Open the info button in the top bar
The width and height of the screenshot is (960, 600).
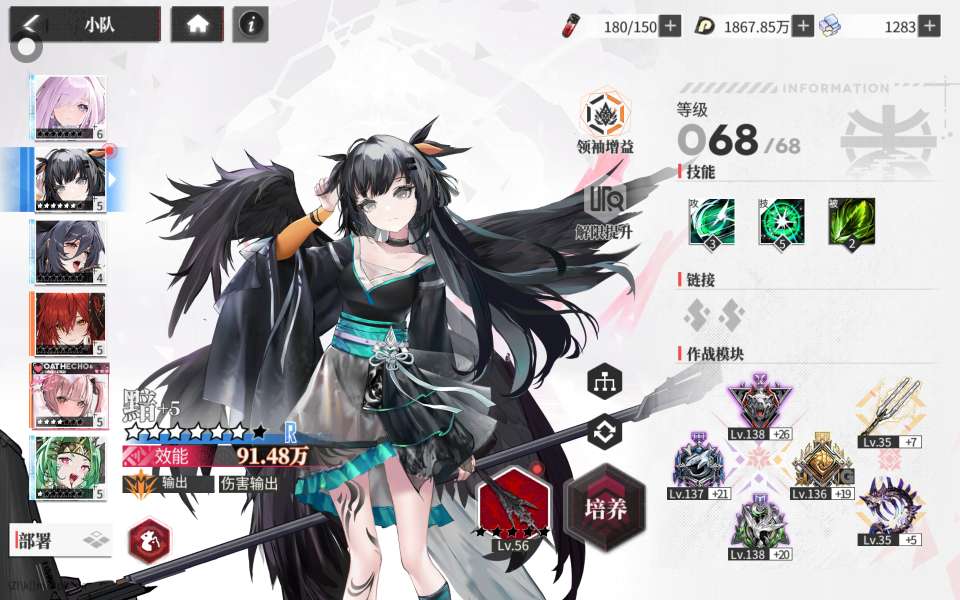click(x=250, y=25)
